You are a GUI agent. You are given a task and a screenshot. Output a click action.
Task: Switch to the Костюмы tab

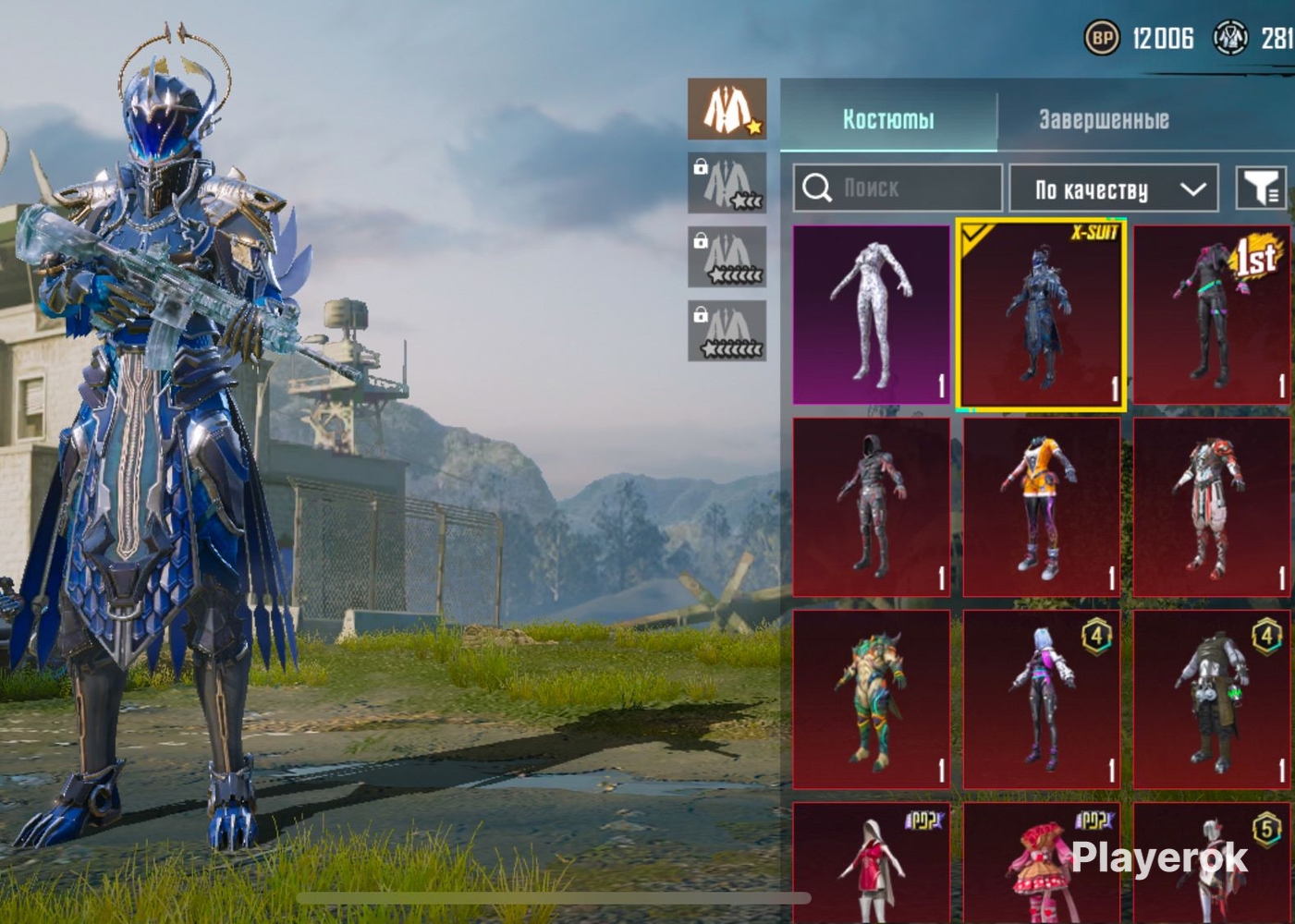coord(888,119)
